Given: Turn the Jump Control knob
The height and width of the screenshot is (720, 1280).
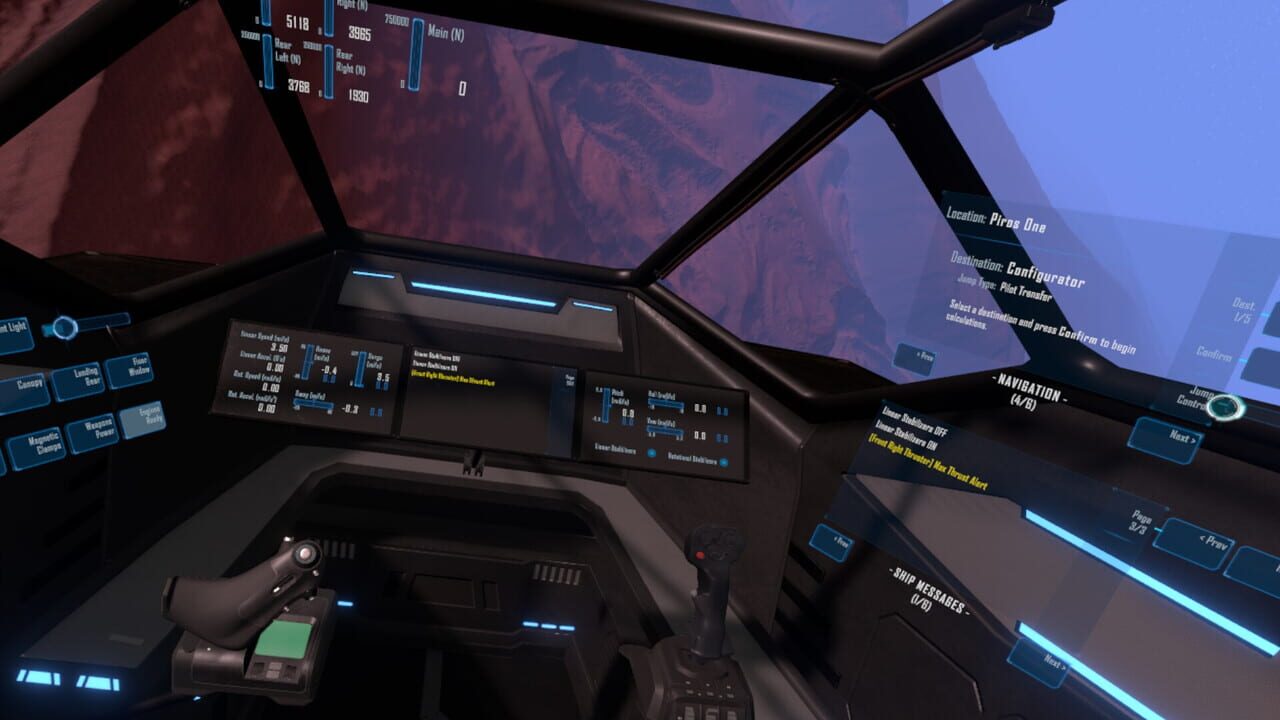Looking at the screenshot, I should click(x=1225, y=407).
